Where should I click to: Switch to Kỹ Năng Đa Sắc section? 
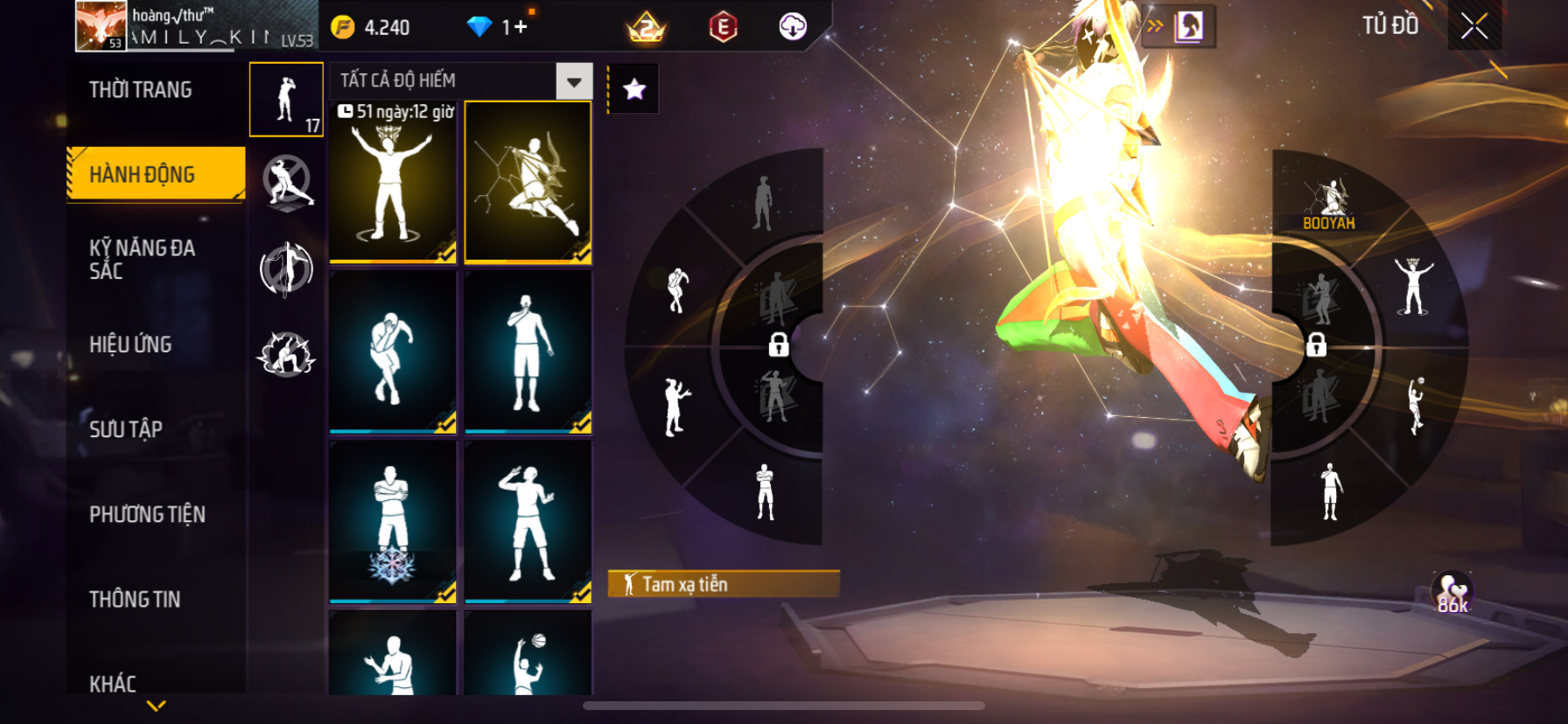143,260
